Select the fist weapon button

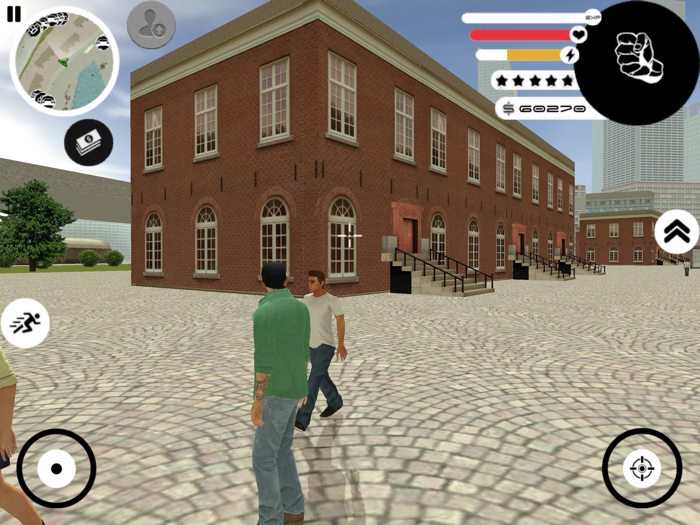pos(638,58)
